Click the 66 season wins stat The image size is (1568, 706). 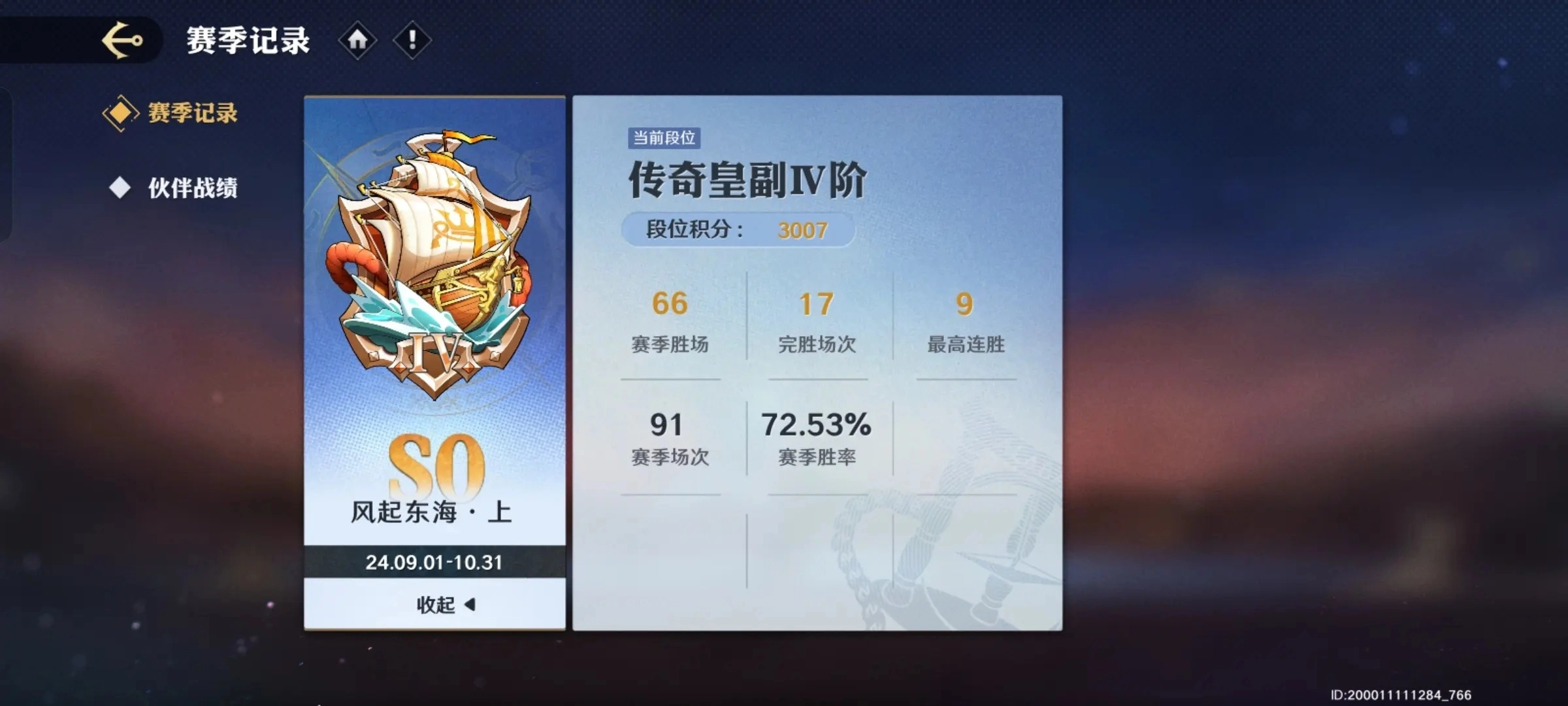(670, 302)
